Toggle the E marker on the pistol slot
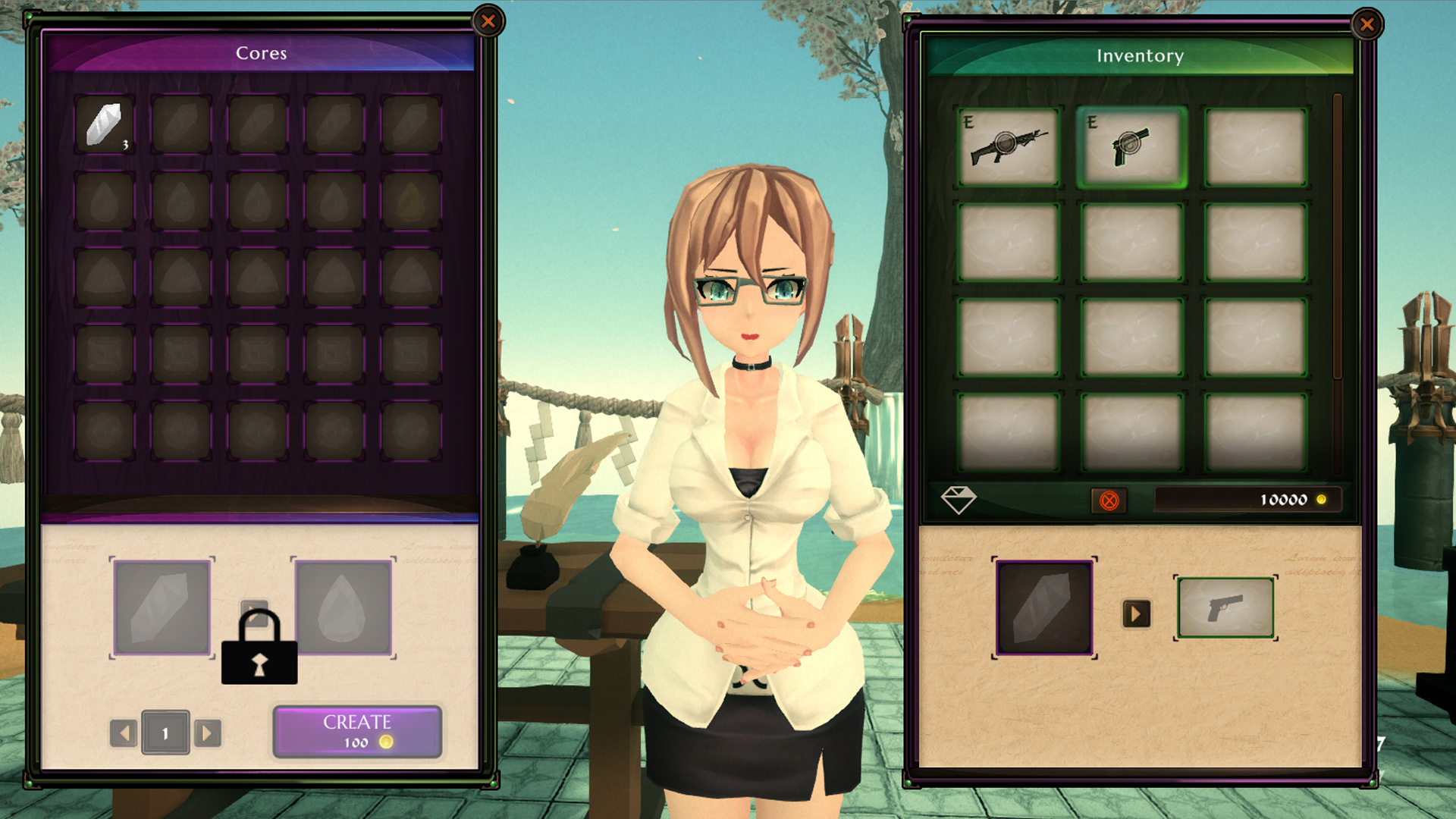 tap(1091, 120)
